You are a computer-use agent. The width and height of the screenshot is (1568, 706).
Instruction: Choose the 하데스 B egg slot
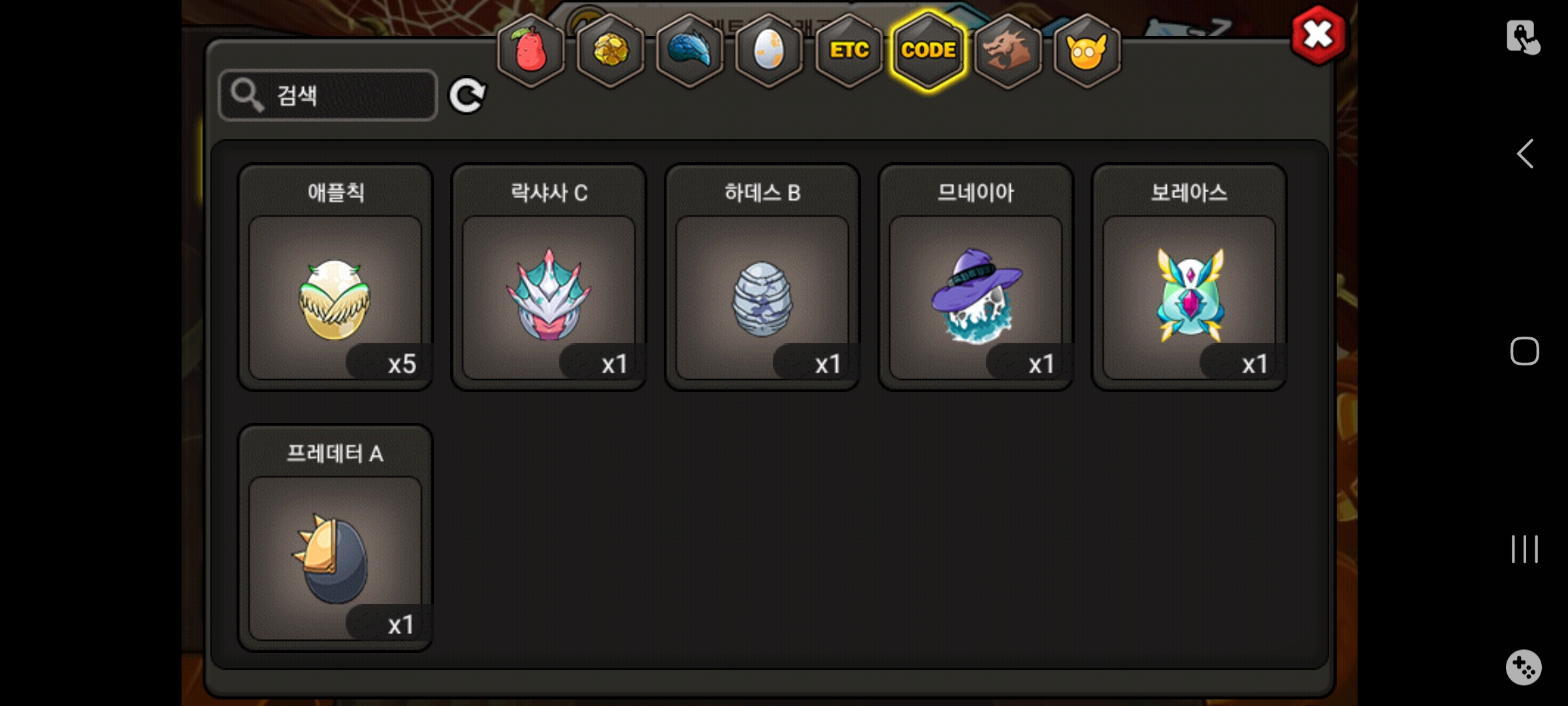(762, 297)
